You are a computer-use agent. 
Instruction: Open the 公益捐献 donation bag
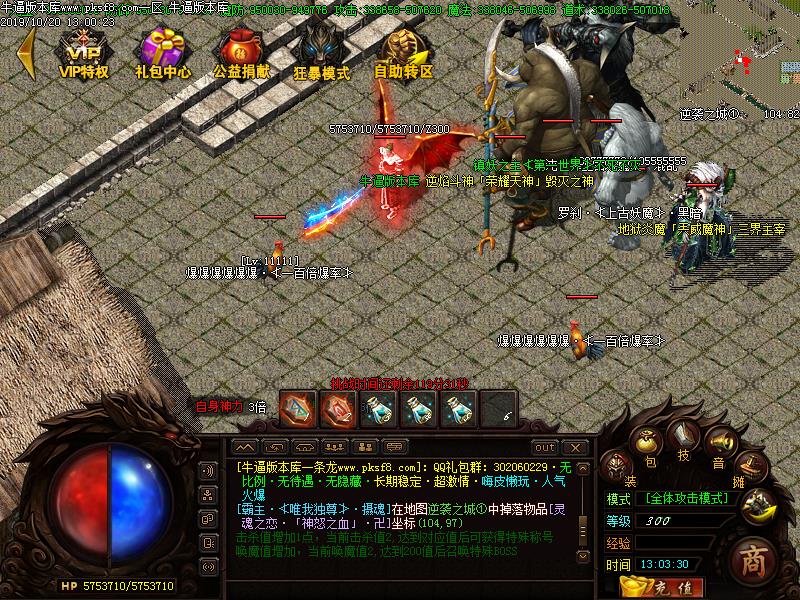pos(241,53)
